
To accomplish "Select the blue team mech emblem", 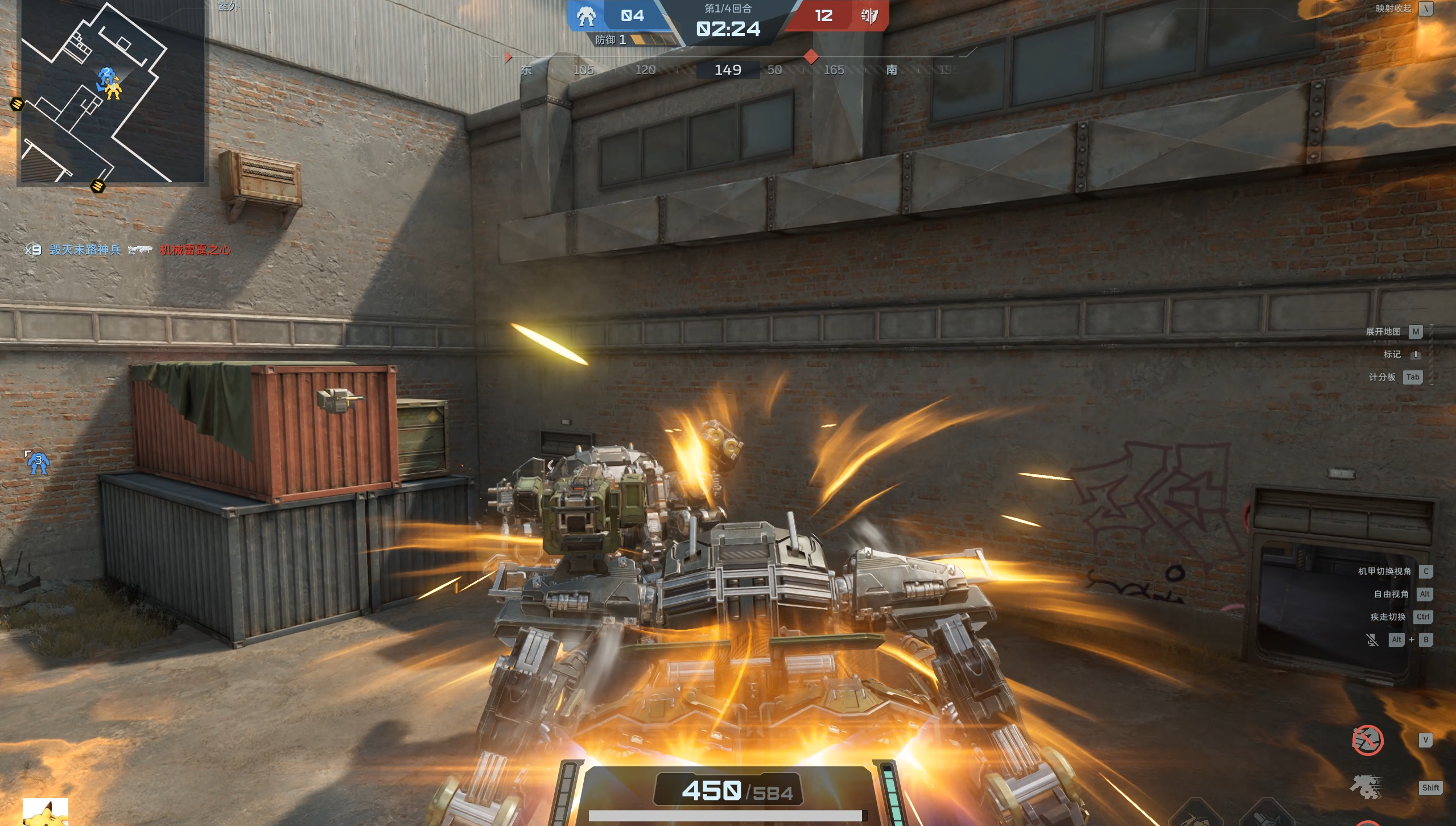I will (x=585, y=16).
